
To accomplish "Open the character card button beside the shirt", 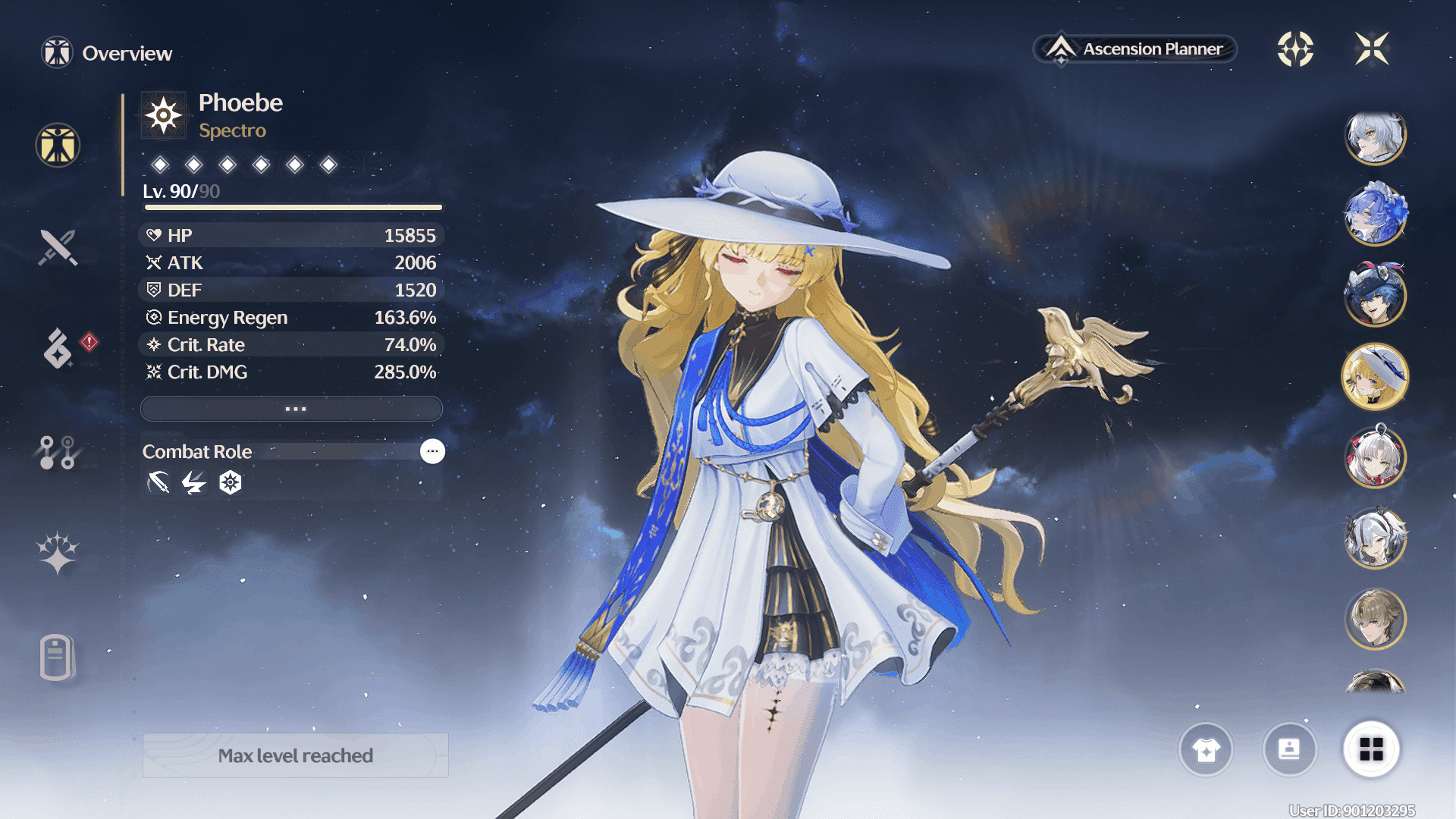I will (x=1289, y=750).
